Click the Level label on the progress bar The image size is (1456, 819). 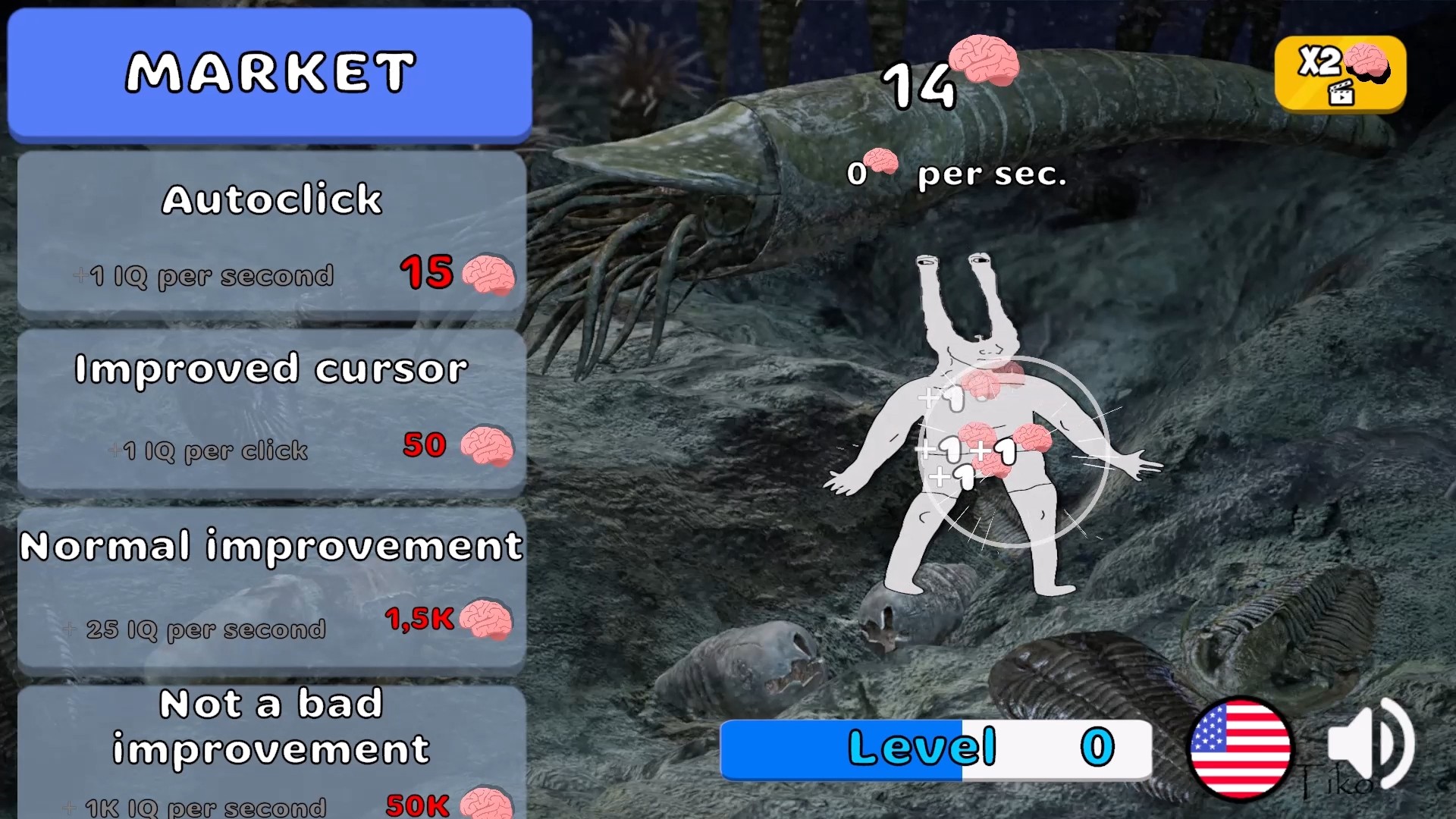921,747
